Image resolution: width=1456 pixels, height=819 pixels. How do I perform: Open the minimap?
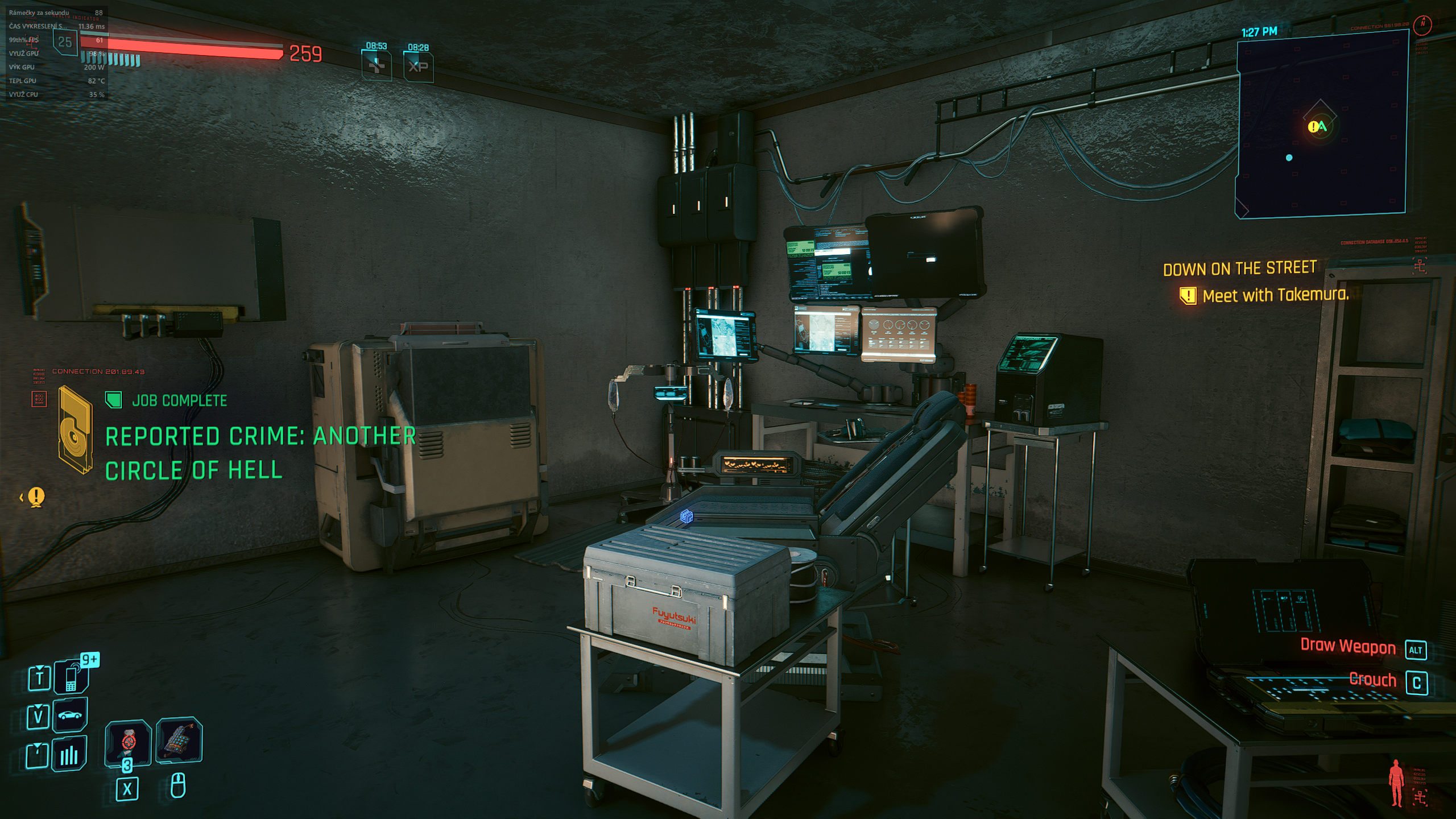1321,125
